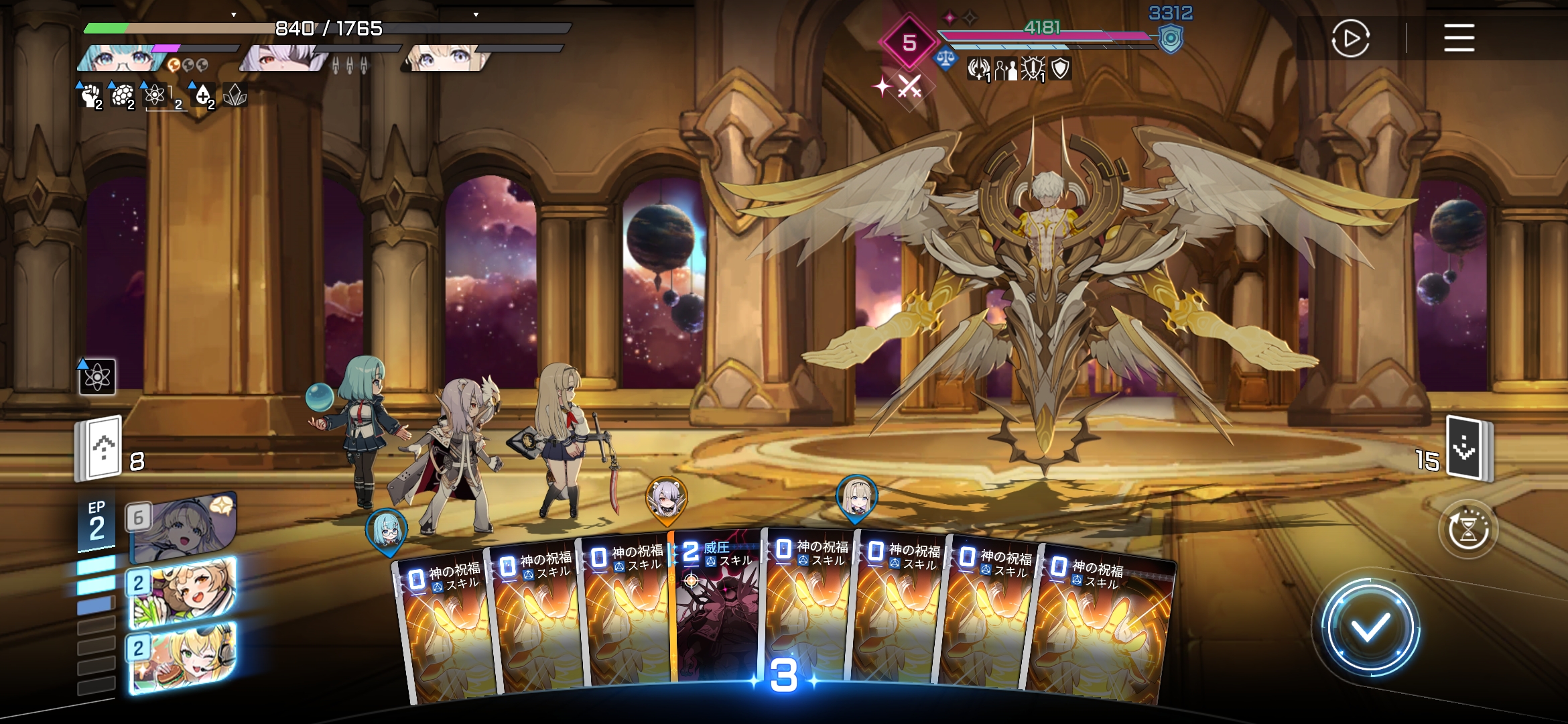The width and height of the screenshot is (1568, 724).
Task: View the discard pile with 15 cards
Action: click(1467, 448)
